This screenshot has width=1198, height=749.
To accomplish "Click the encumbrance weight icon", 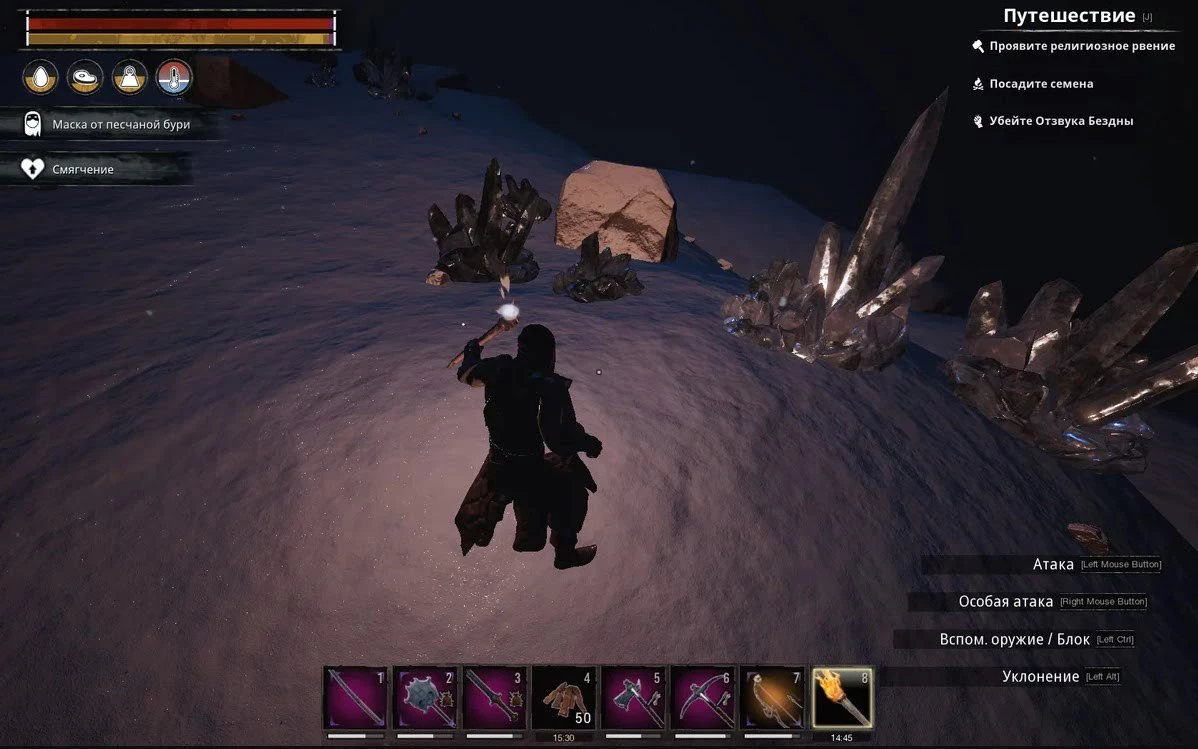I will [x=130, y=76].
